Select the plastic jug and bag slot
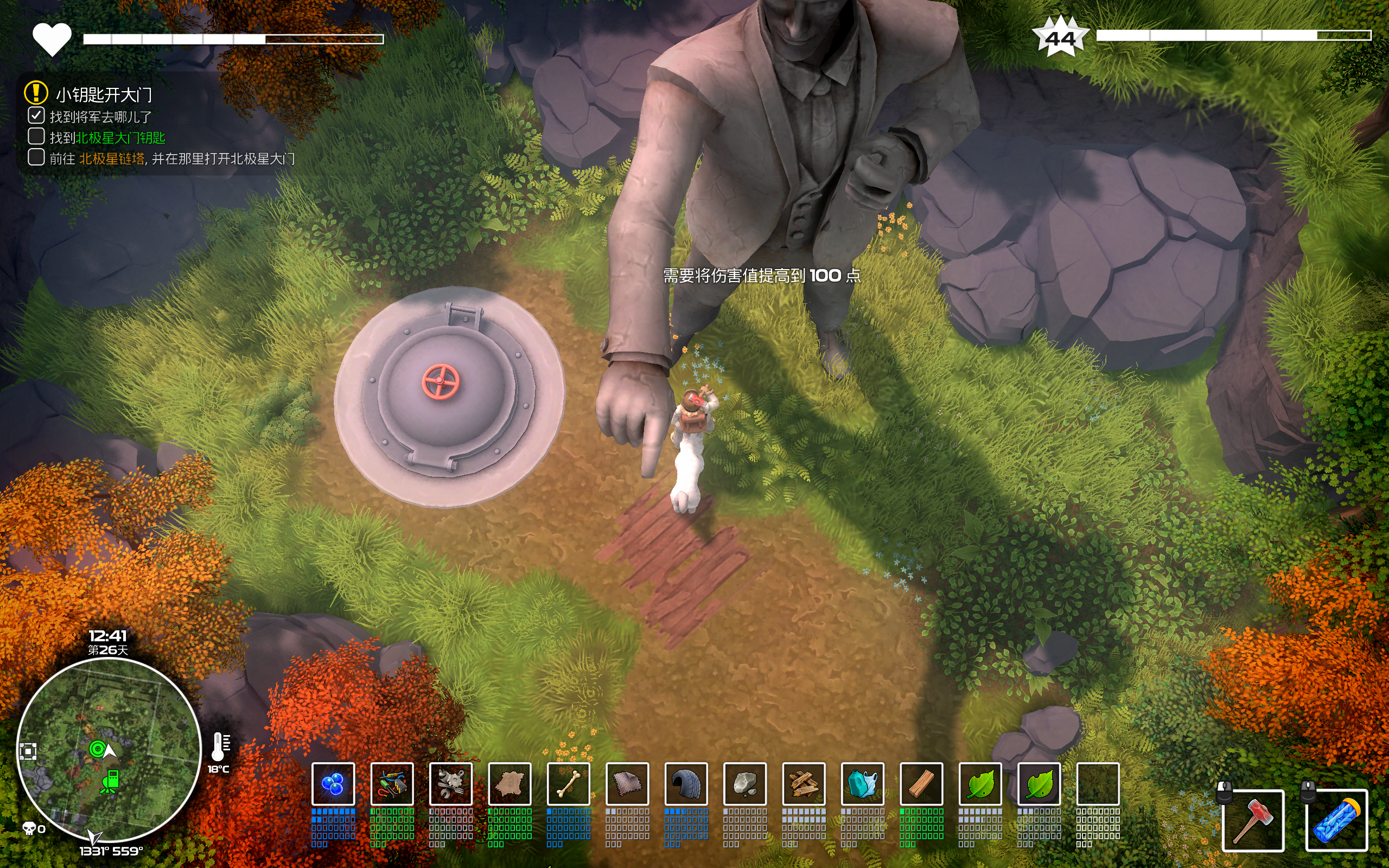This screenshot has height=868, width=1389. click(863, 783)
